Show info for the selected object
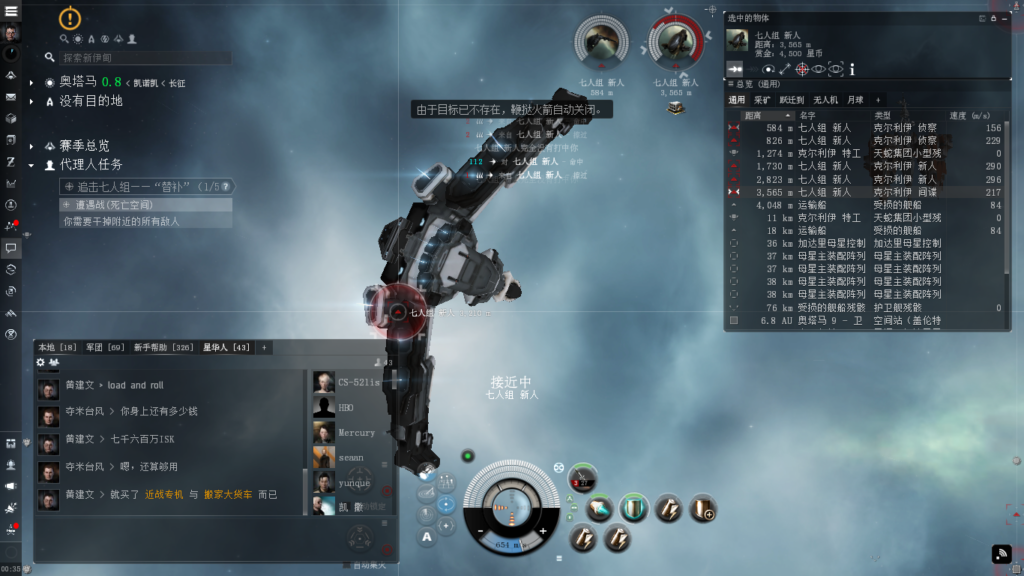 coord(852,69)
